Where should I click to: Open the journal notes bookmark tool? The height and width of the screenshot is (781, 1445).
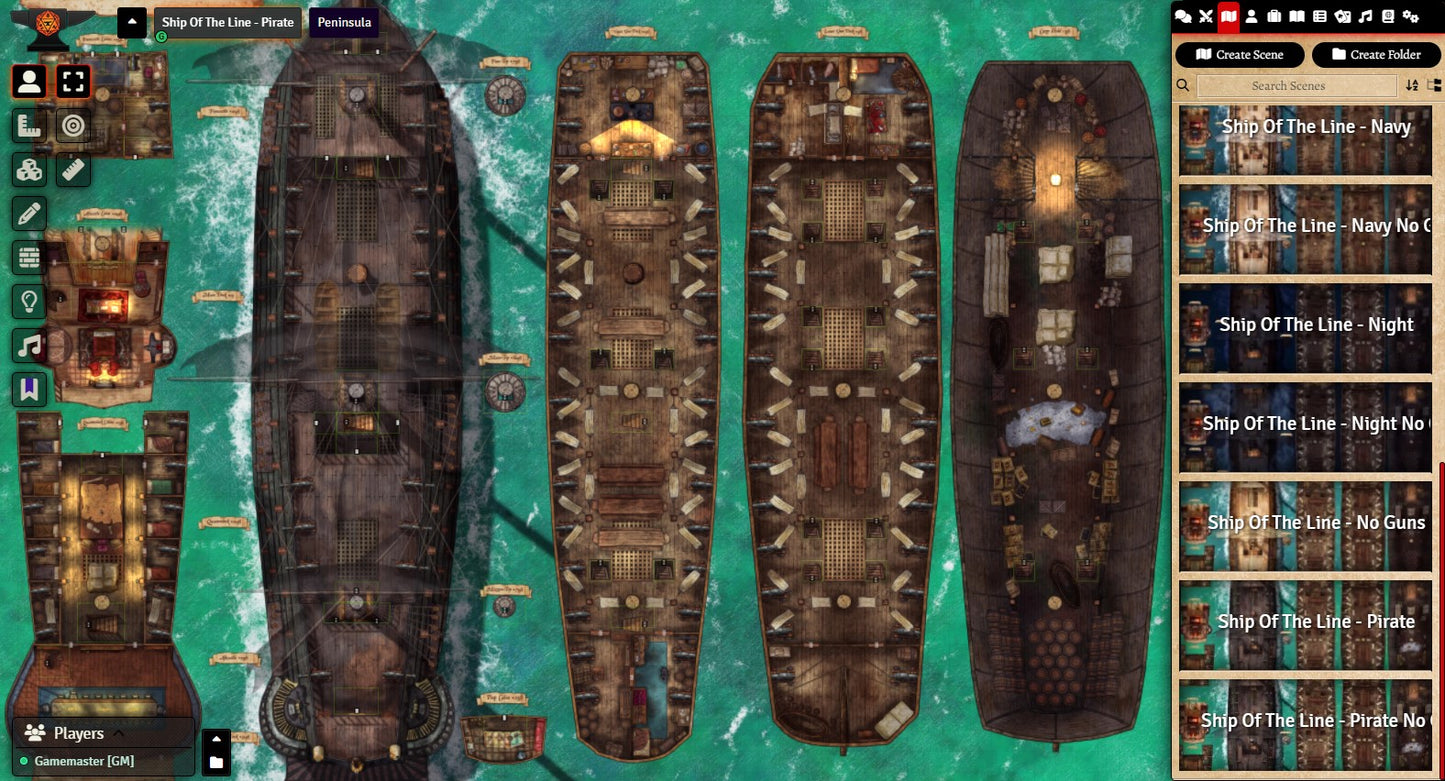[x=29, y=389]
